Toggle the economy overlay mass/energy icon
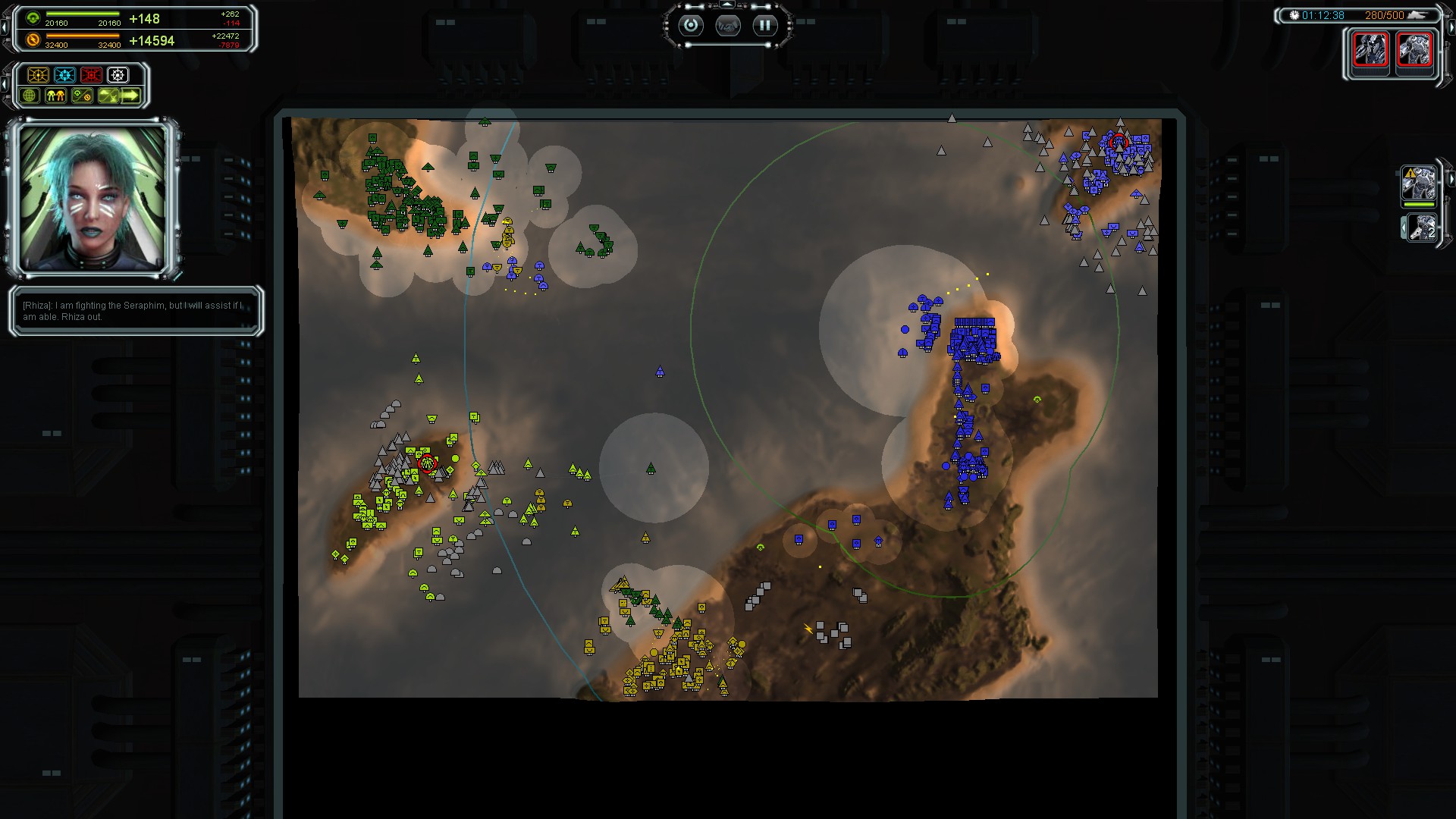Image resolution: width=1456 pixels, height=819 pixels. point(82,96)
